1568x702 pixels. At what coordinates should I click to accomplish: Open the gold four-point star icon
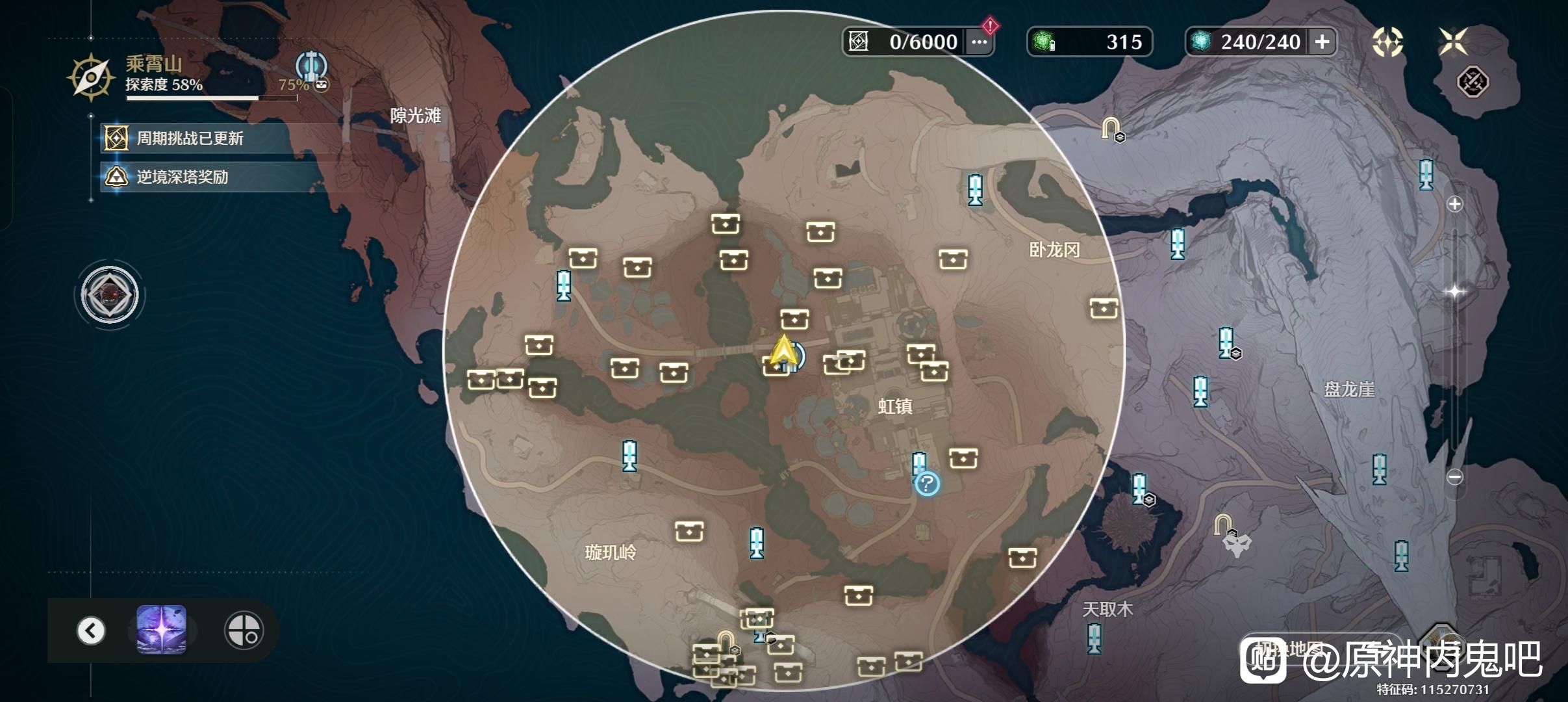coord(1387,42)
